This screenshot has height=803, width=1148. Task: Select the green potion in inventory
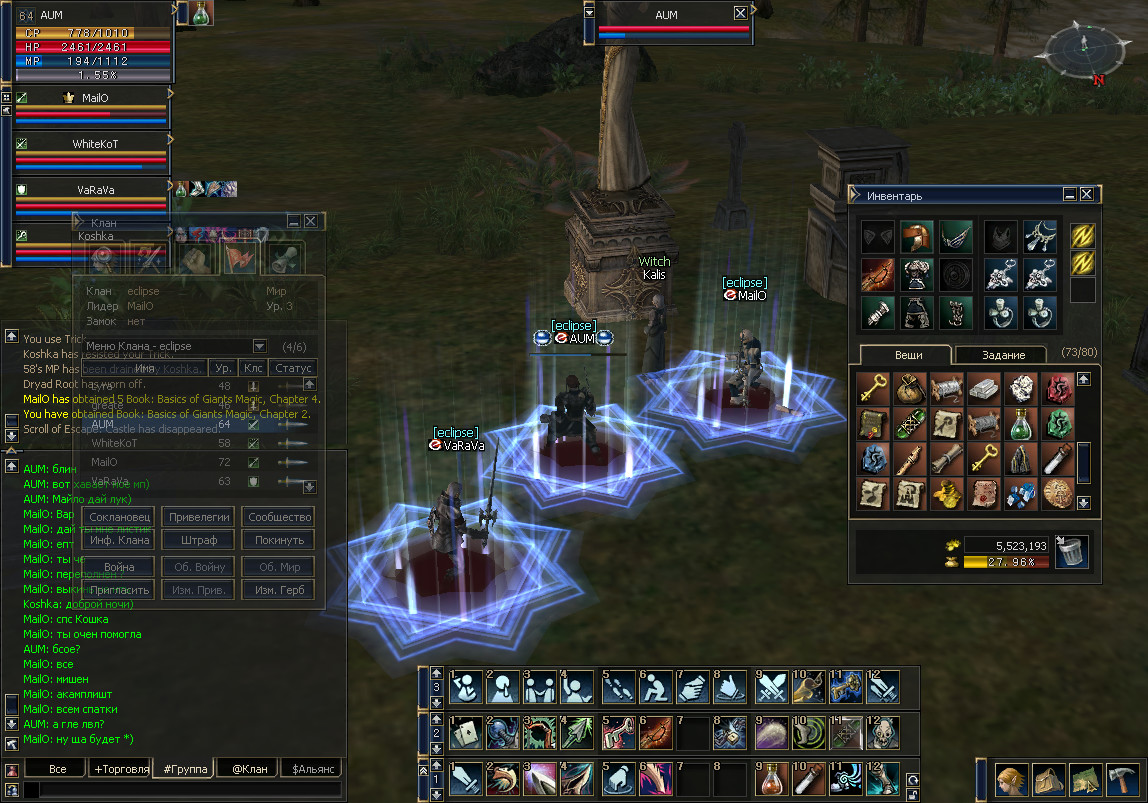1021,423
